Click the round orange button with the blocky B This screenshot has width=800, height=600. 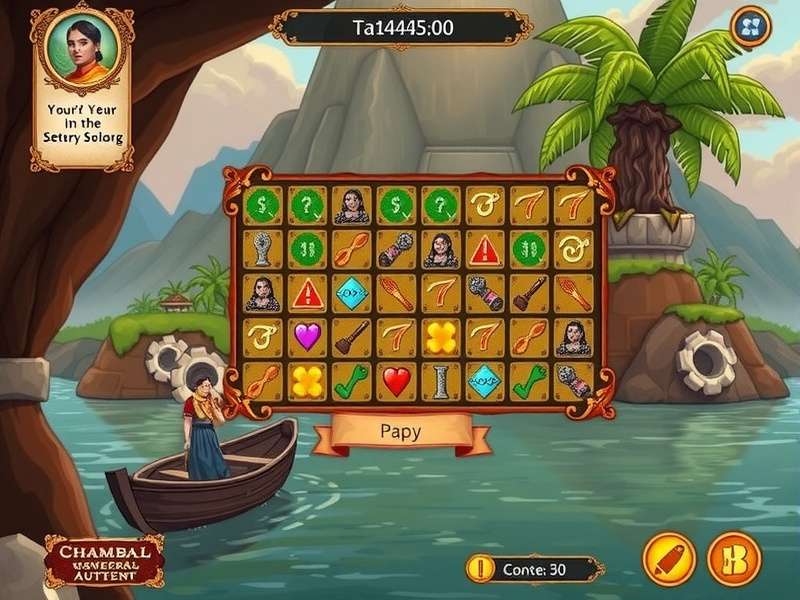[x=734, y=558]
